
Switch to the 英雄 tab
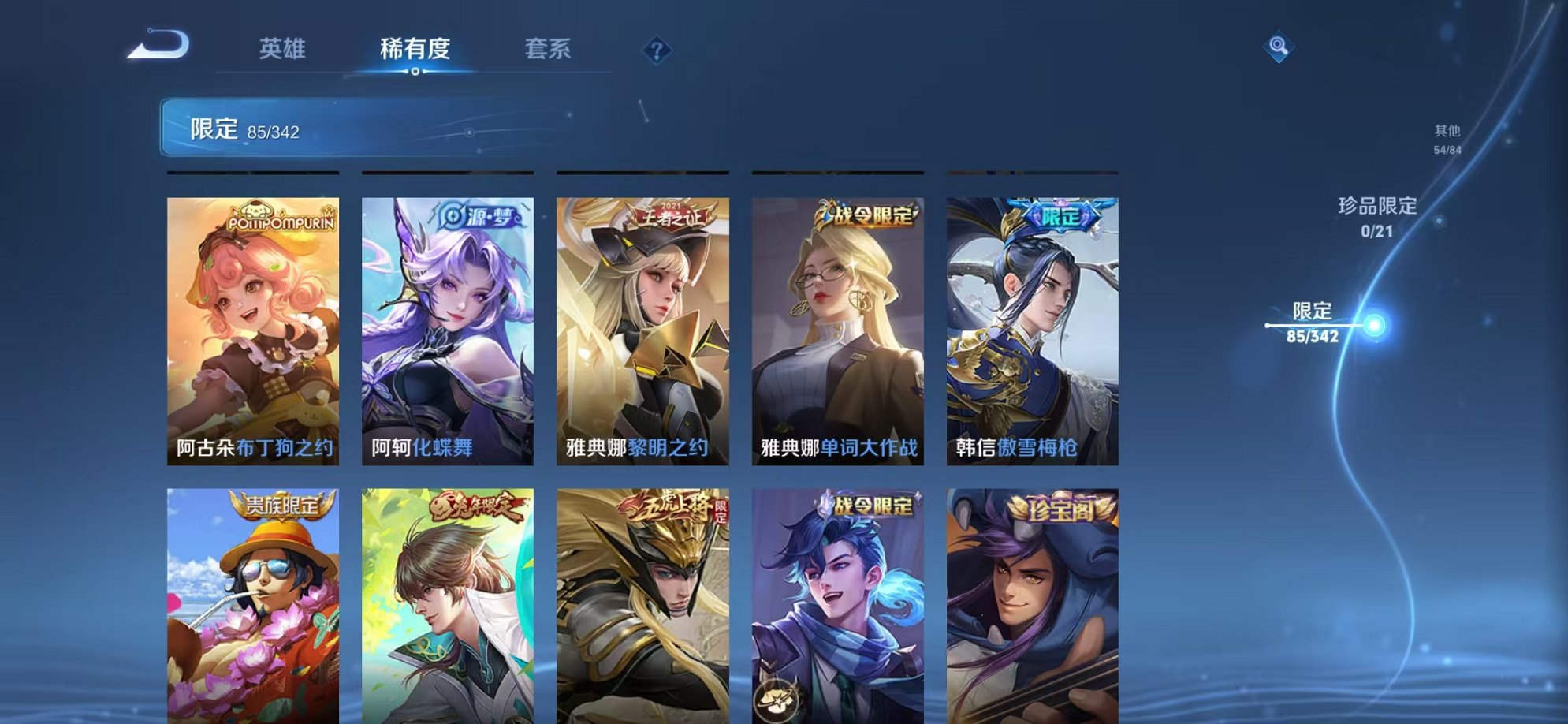click(281, 49)
